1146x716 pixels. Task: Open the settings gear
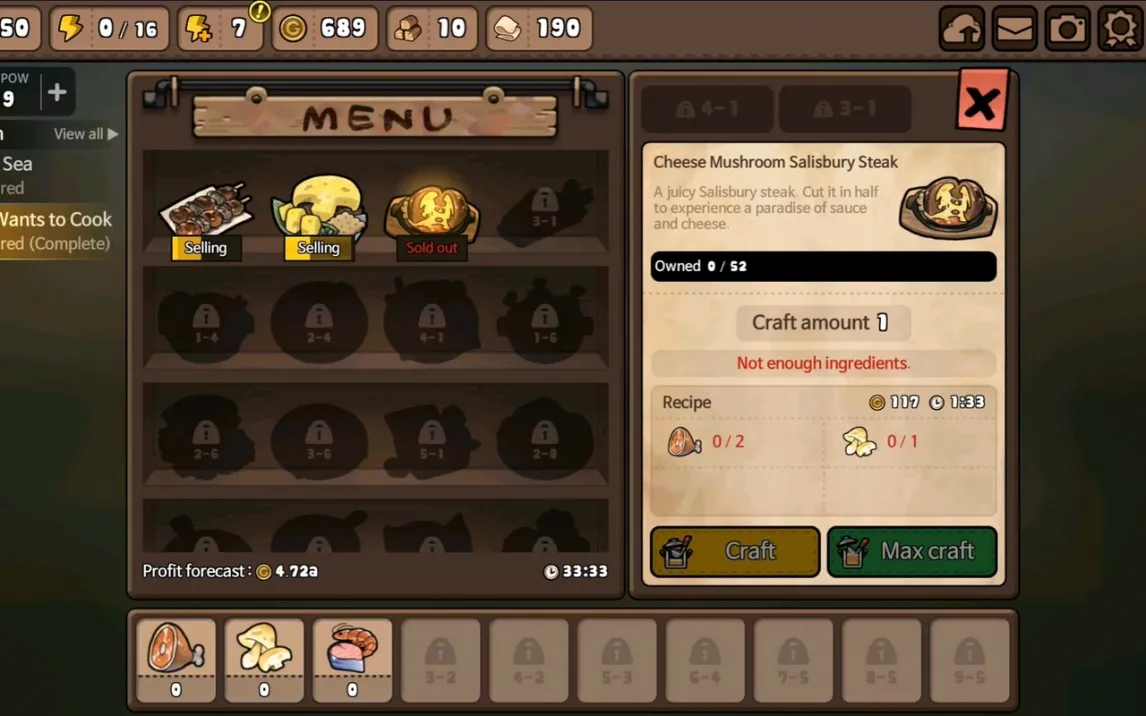click(x=1120, y=29)
